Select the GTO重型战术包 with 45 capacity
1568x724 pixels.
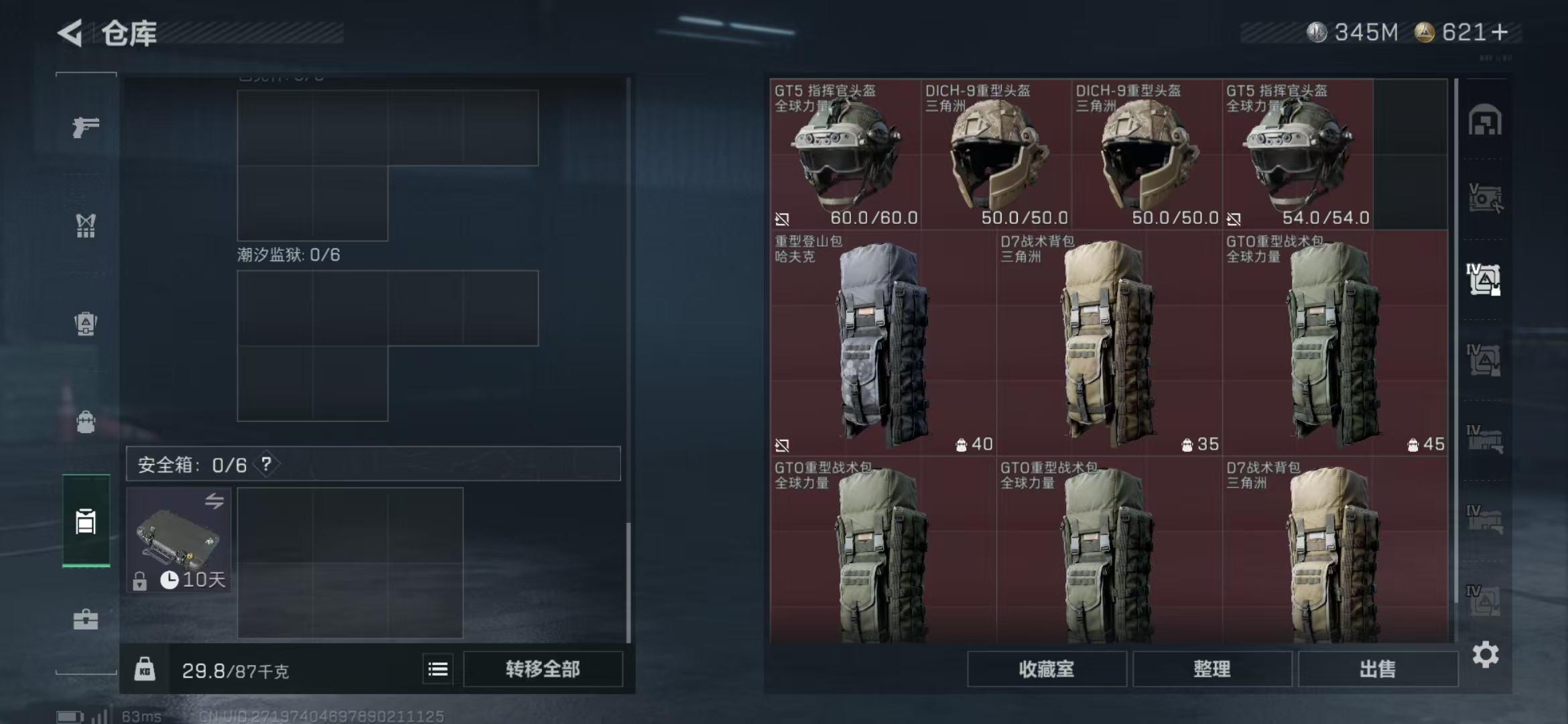1335,343
